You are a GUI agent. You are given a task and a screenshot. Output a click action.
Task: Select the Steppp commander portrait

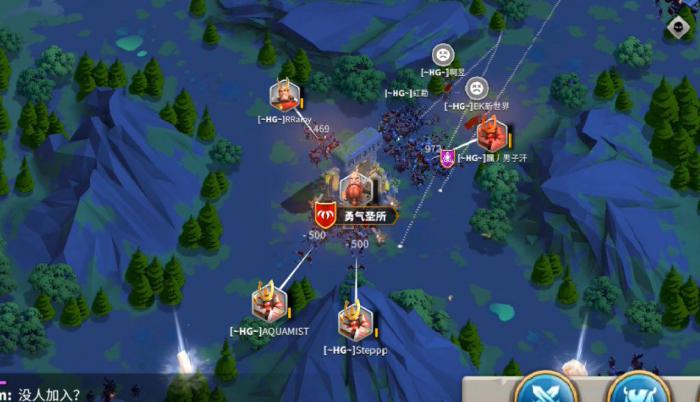(x=355, y=321)
